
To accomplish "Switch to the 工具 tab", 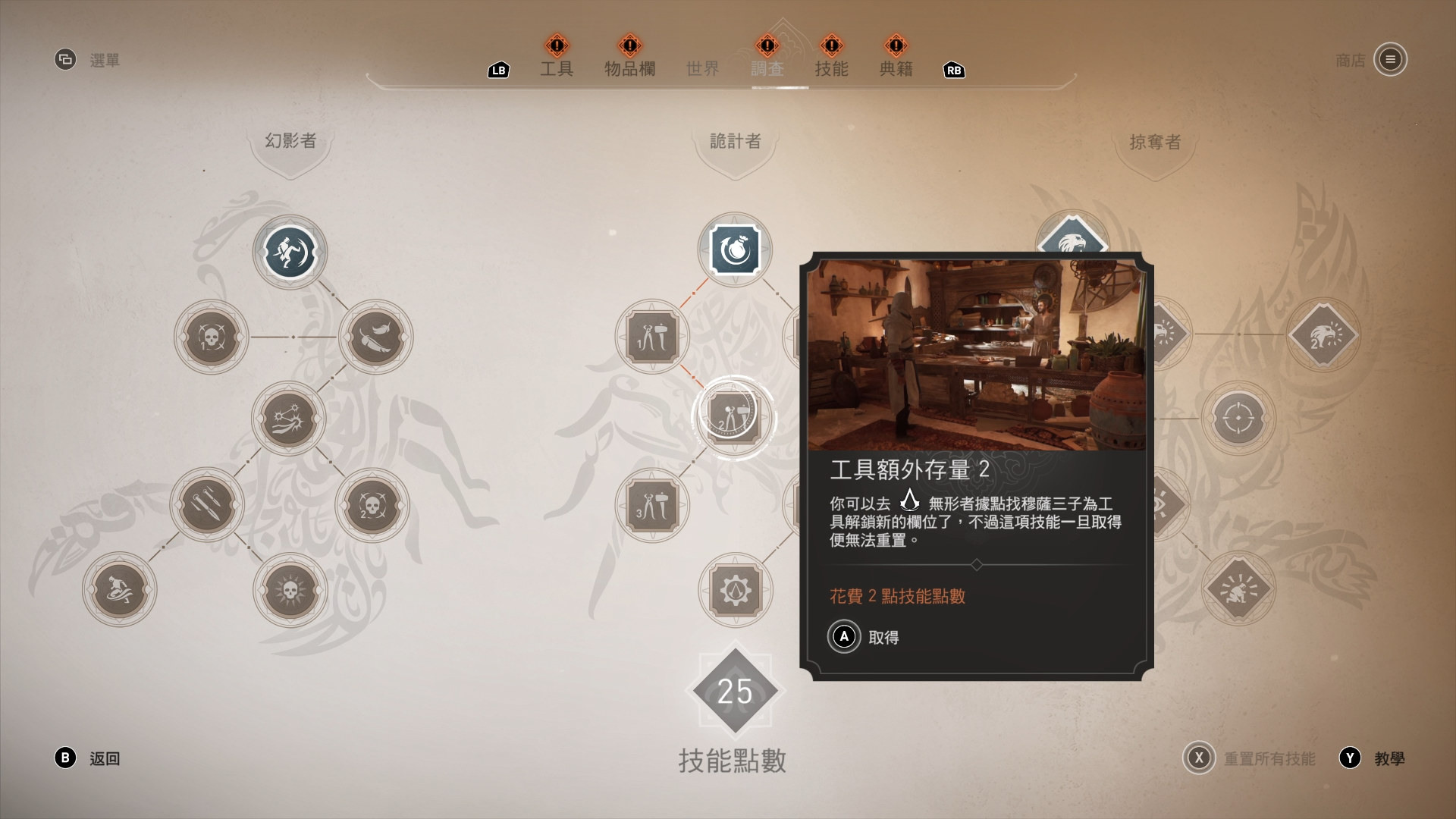I will click(557, 68).
